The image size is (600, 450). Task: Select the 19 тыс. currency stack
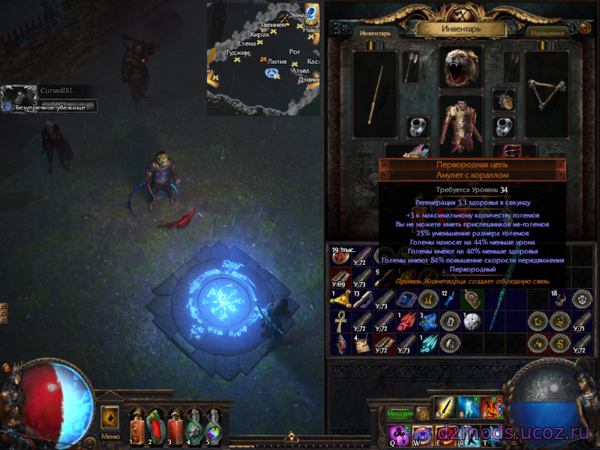(340, 256)
